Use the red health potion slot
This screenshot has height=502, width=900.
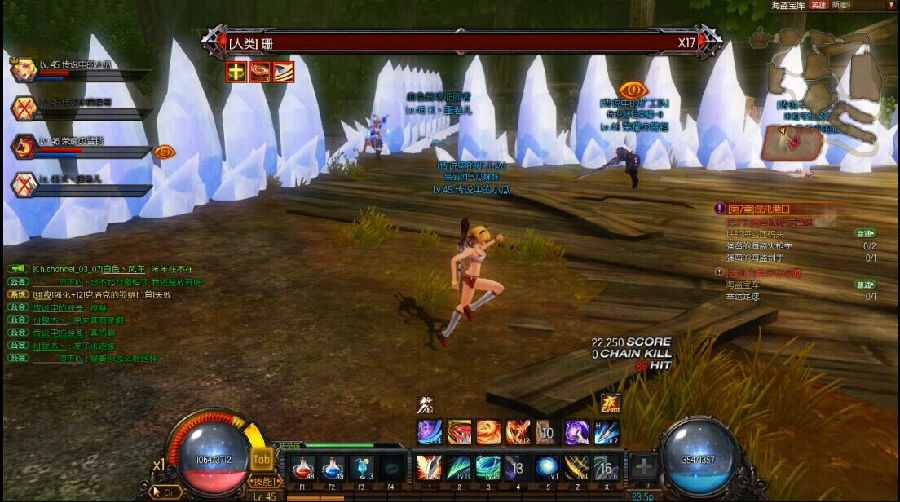coord(305,467)
